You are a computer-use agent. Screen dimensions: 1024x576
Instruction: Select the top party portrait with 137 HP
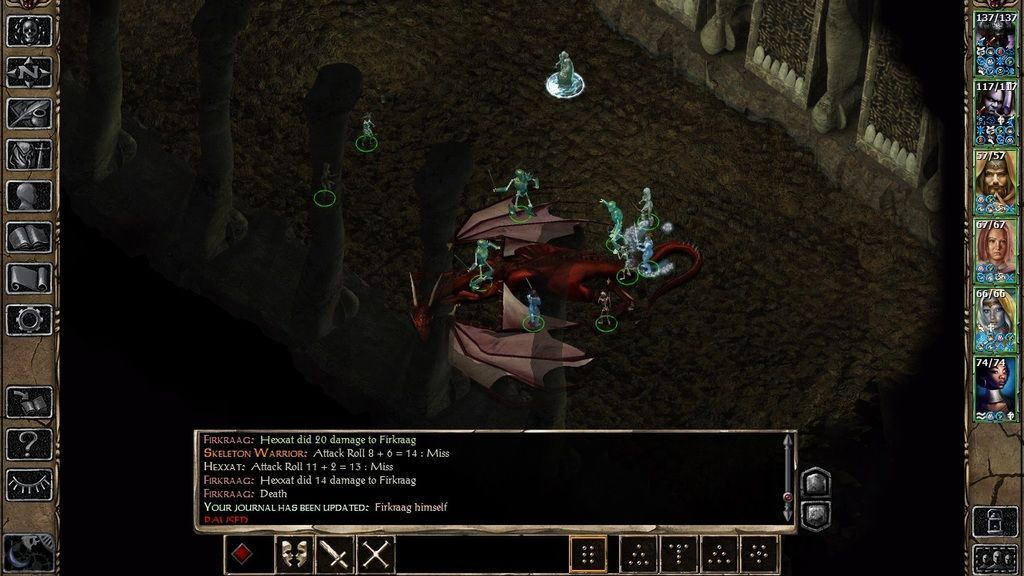point(995,45)
